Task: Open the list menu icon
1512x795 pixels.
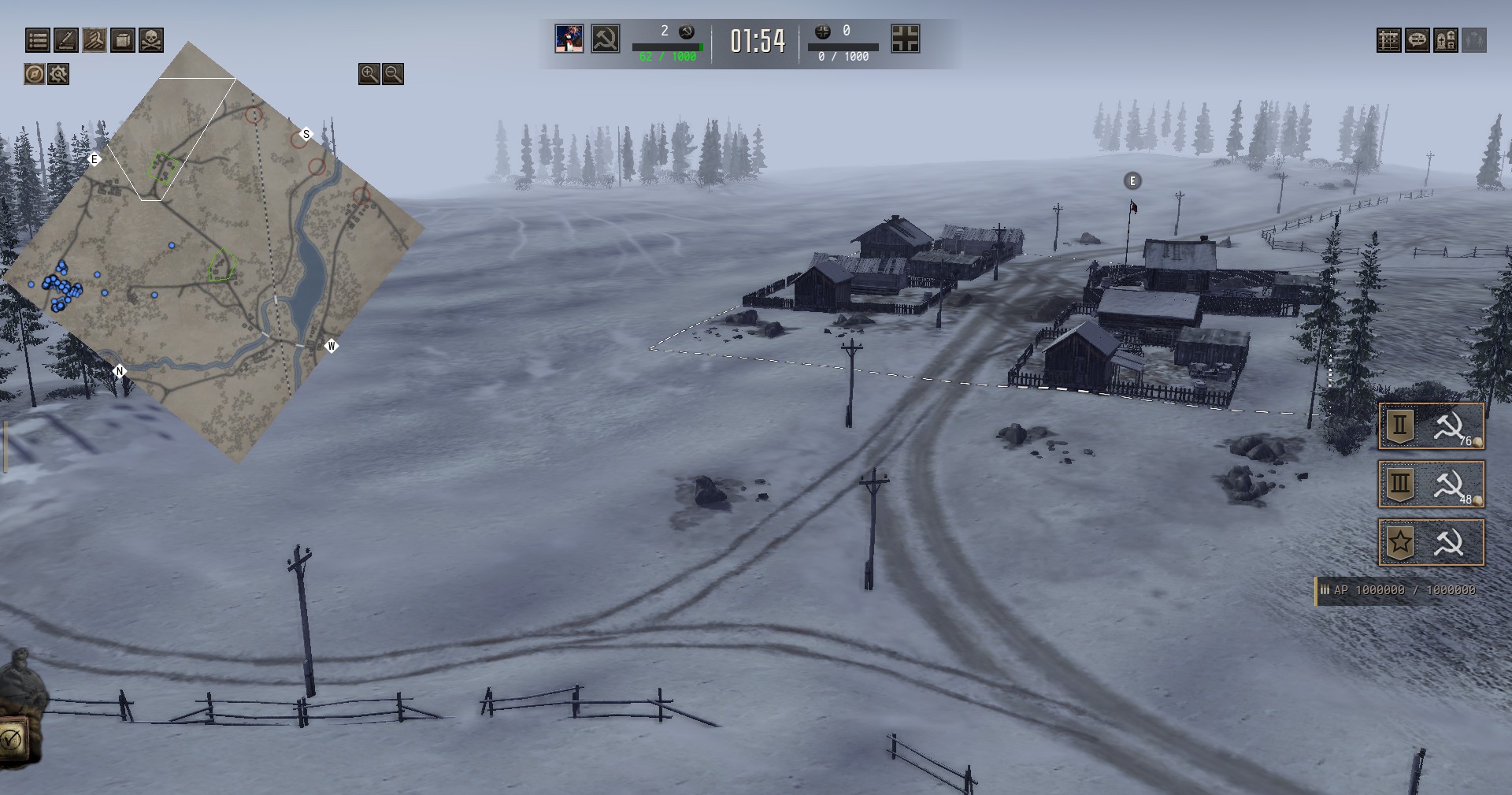Action: click(37, 39)
